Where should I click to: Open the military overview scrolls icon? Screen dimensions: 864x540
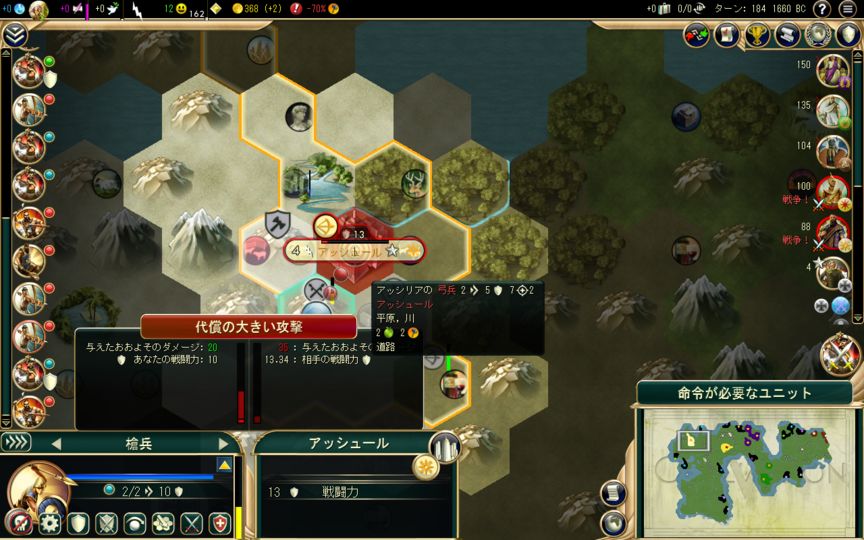789,35
